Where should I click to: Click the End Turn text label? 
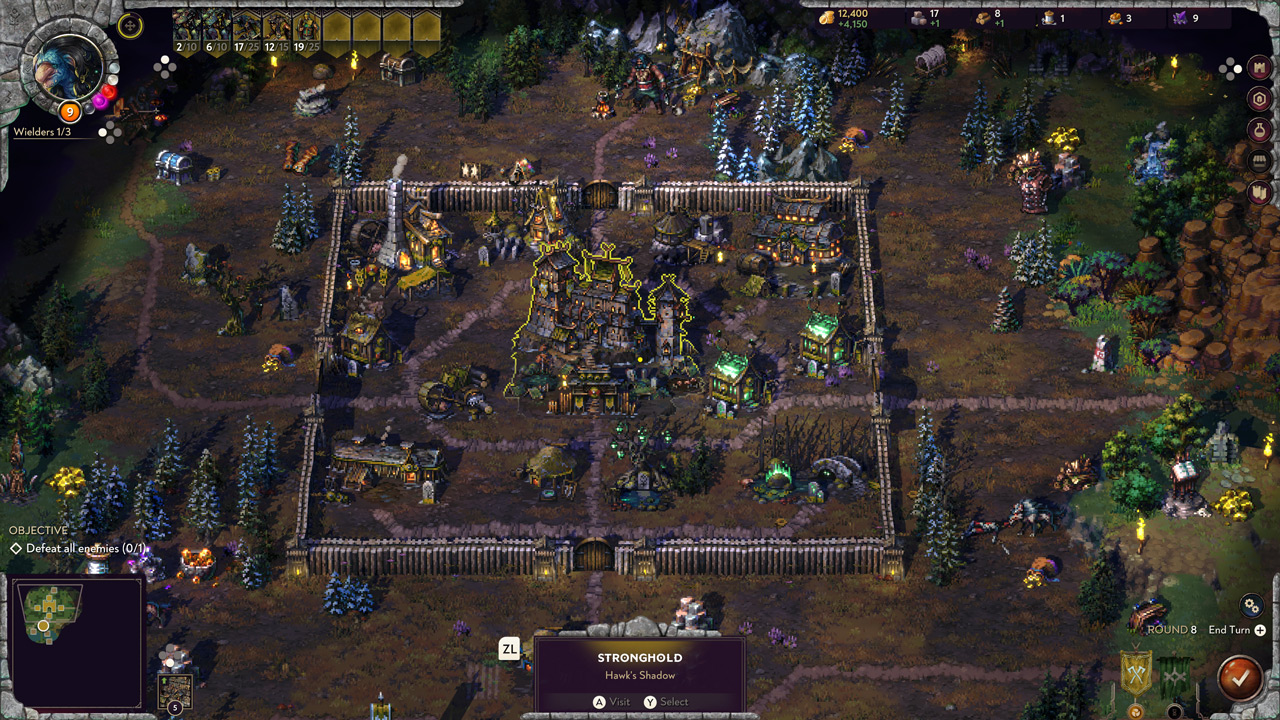(x=1229, y=630)
